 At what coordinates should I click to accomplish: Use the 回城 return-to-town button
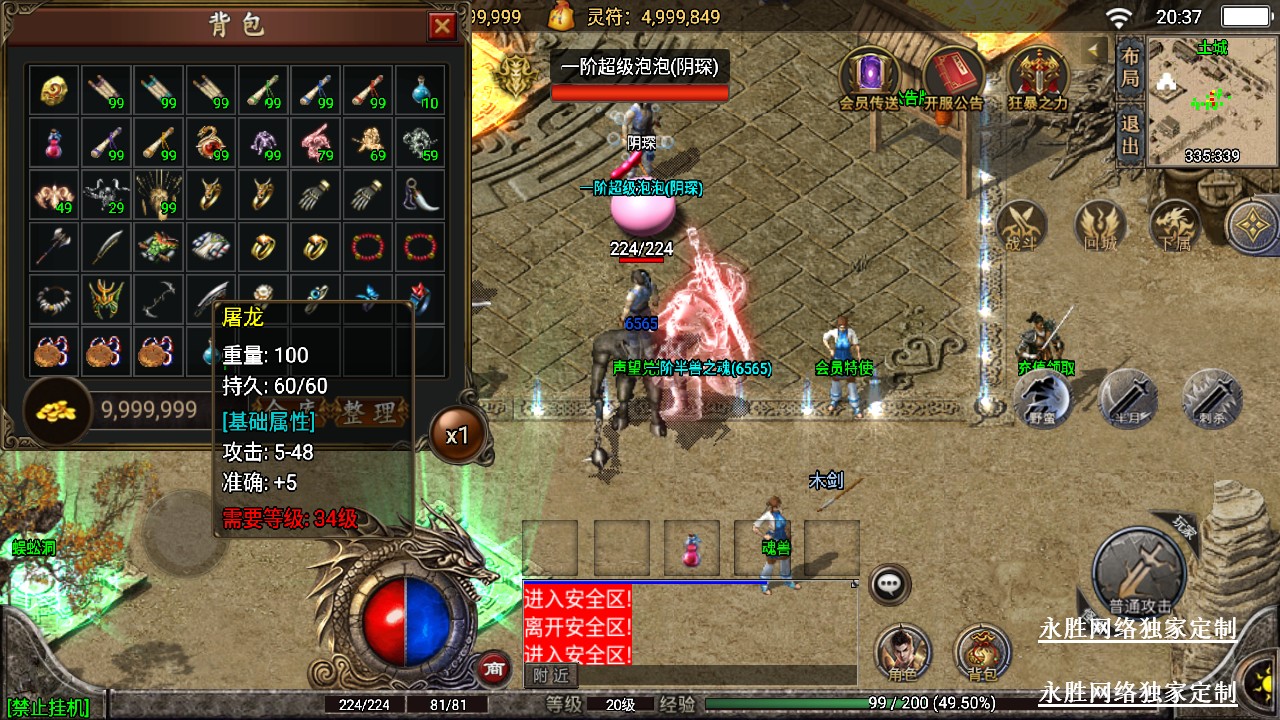tap(1100, 225)
